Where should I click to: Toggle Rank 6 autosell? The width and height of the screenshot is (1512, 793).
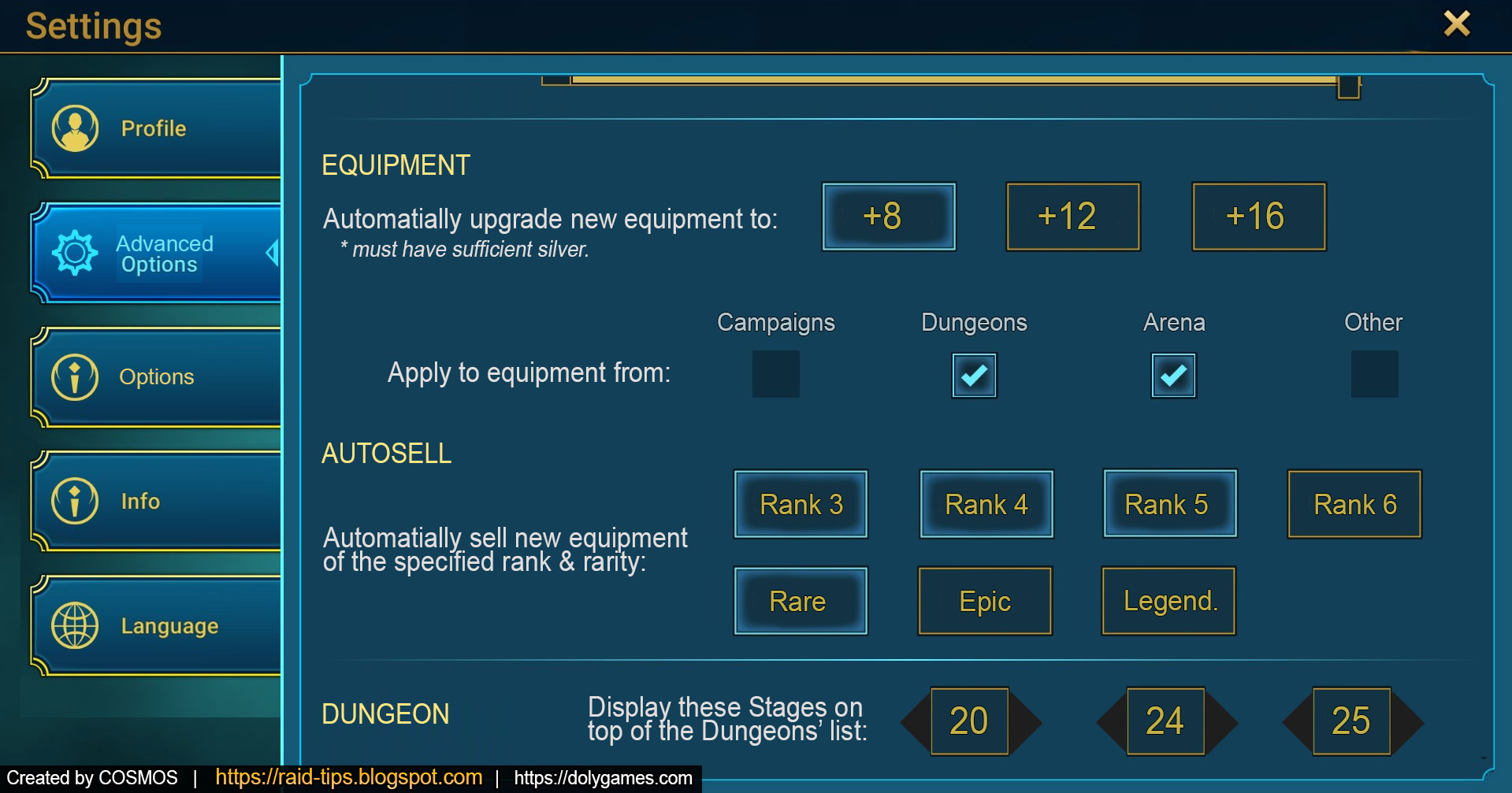(1354, 504)
